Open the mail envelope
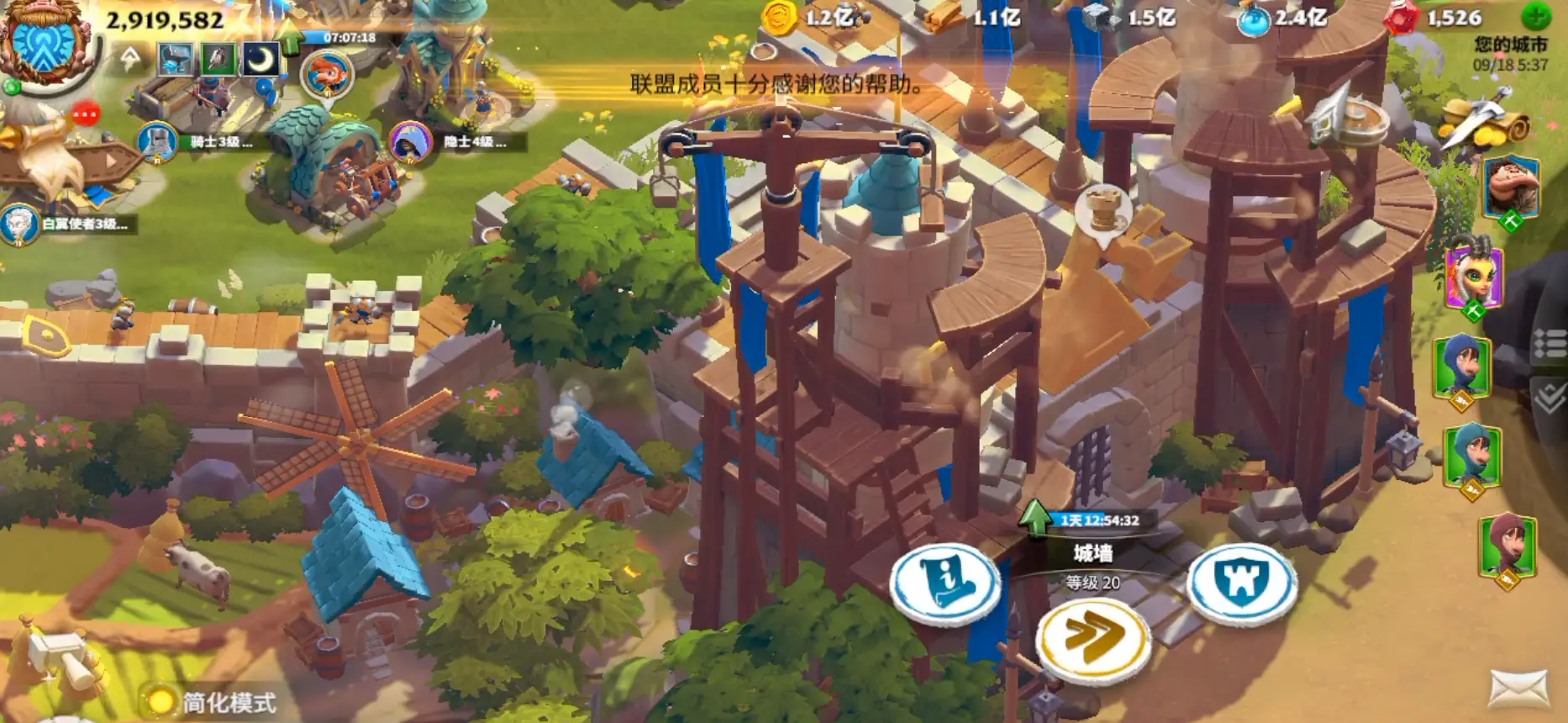Image resolution: width=1568 pixels, height=723 pixels. [1519, 689]
